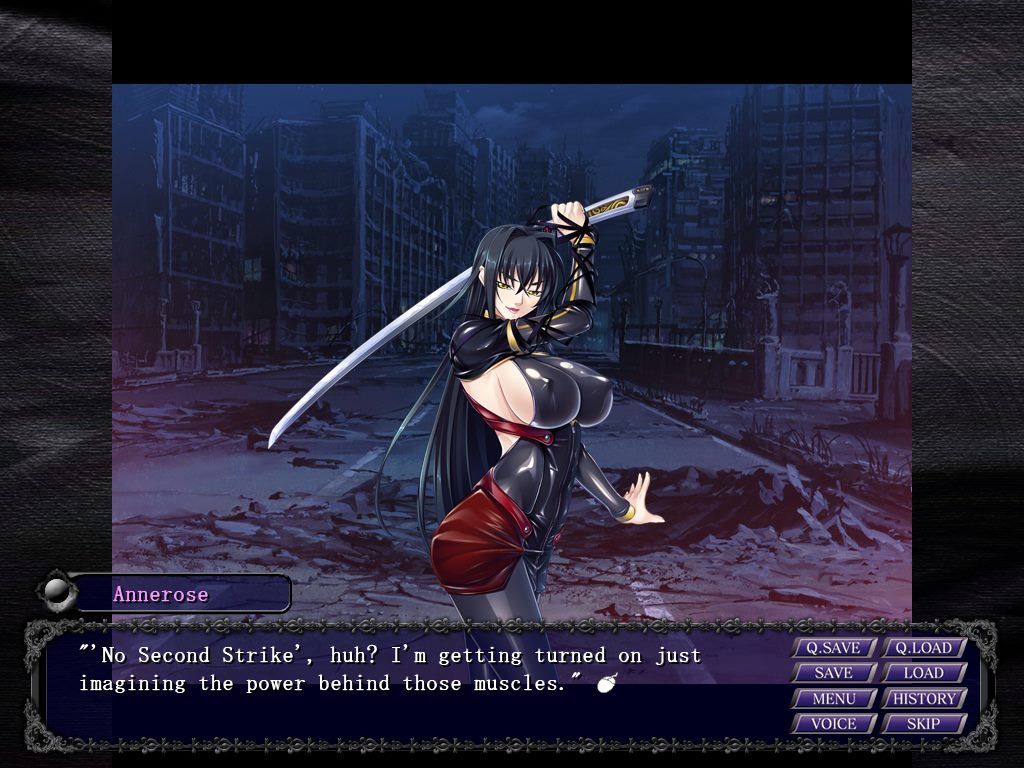1024x768 pixels.
Task: Open the SAVE screen
Action: click(833, 673)
